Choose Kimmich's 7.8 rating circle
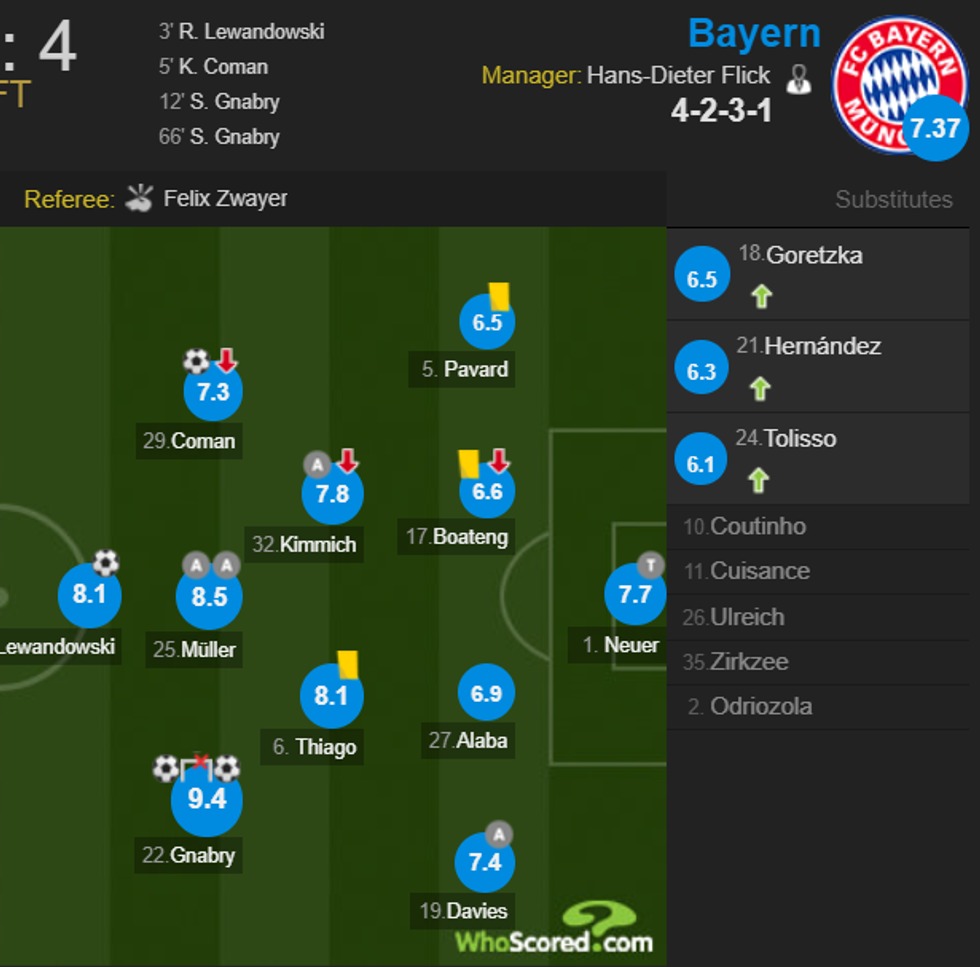 tap(332, 494)
